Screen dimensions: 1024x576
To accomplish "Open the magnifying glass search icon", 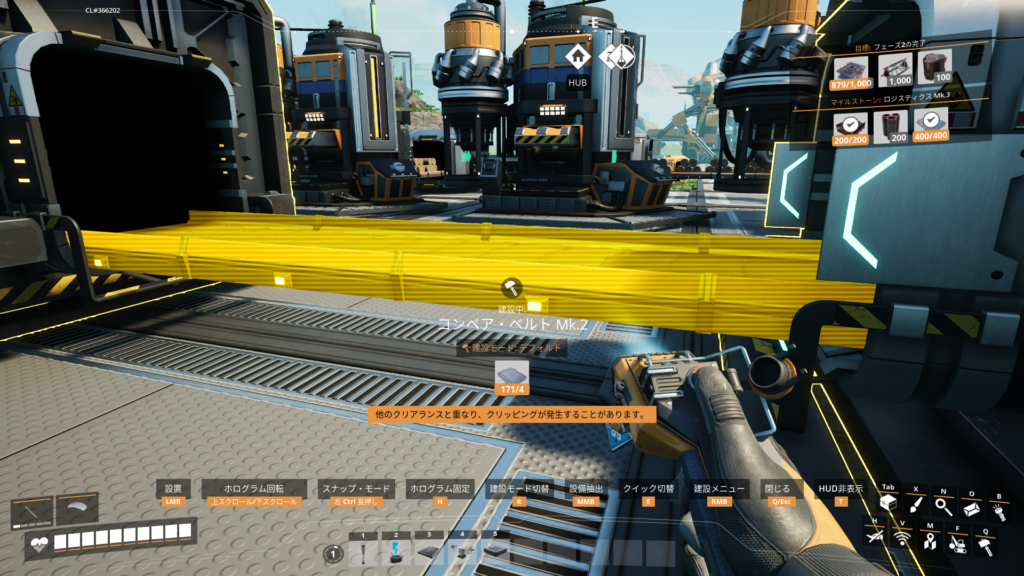I will click(x=944, y=507).
